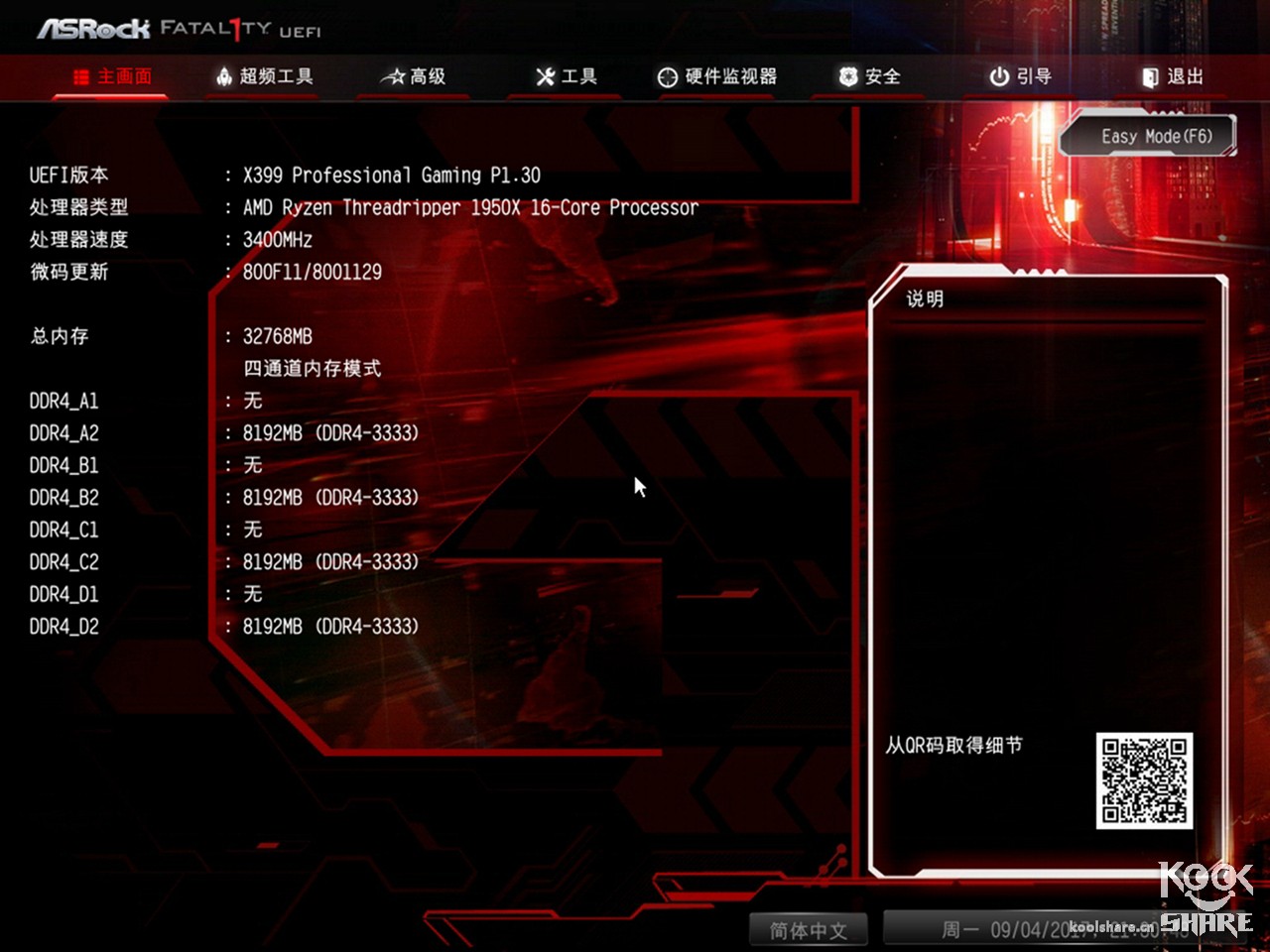The image size is (1270, 952).
Task: Open the 简体中文 language selector
Action: point(809,930)
